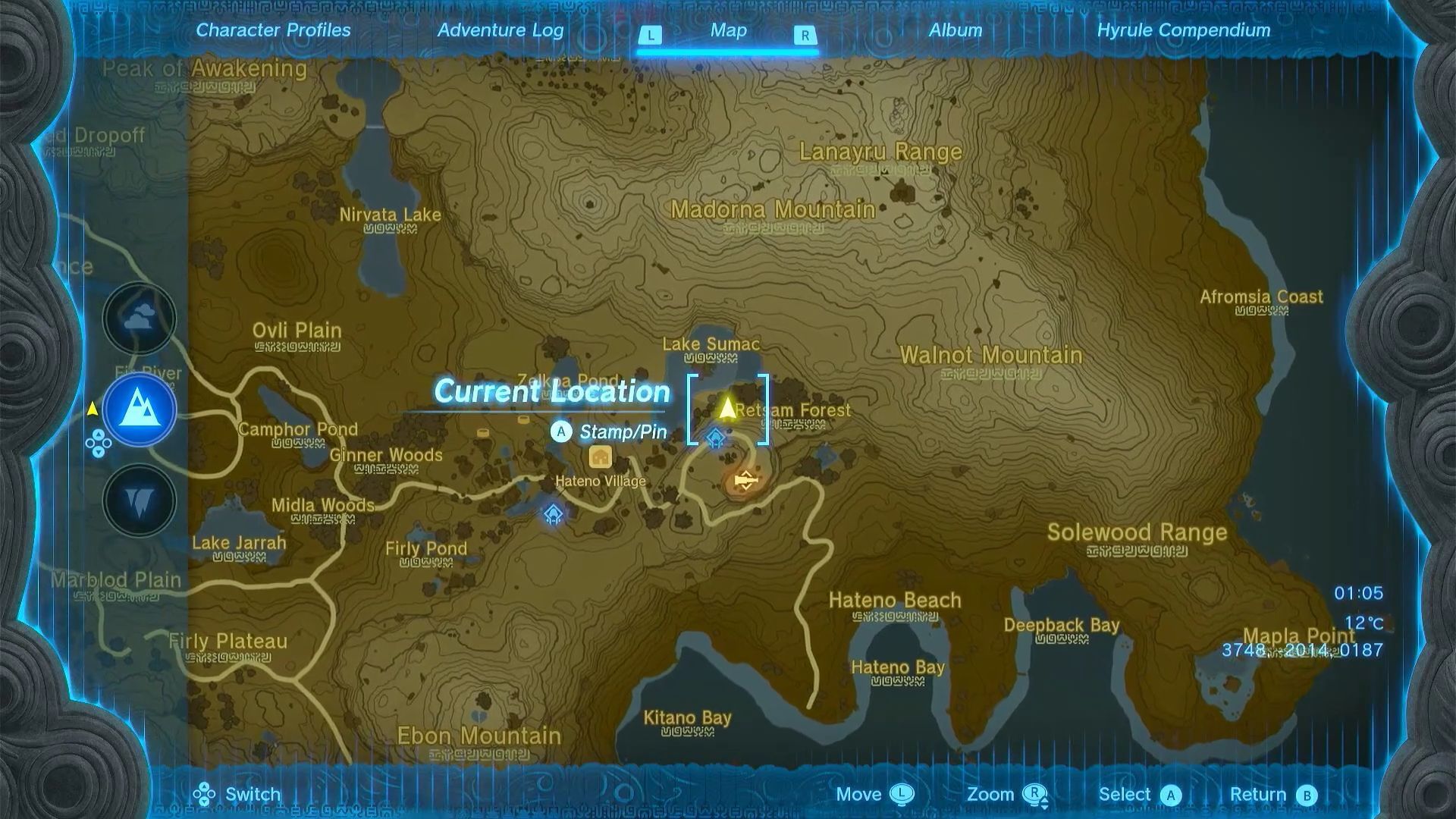
Task: Click the shrine icon southwest of Hateno Village
Action: (x=553, y=514)
